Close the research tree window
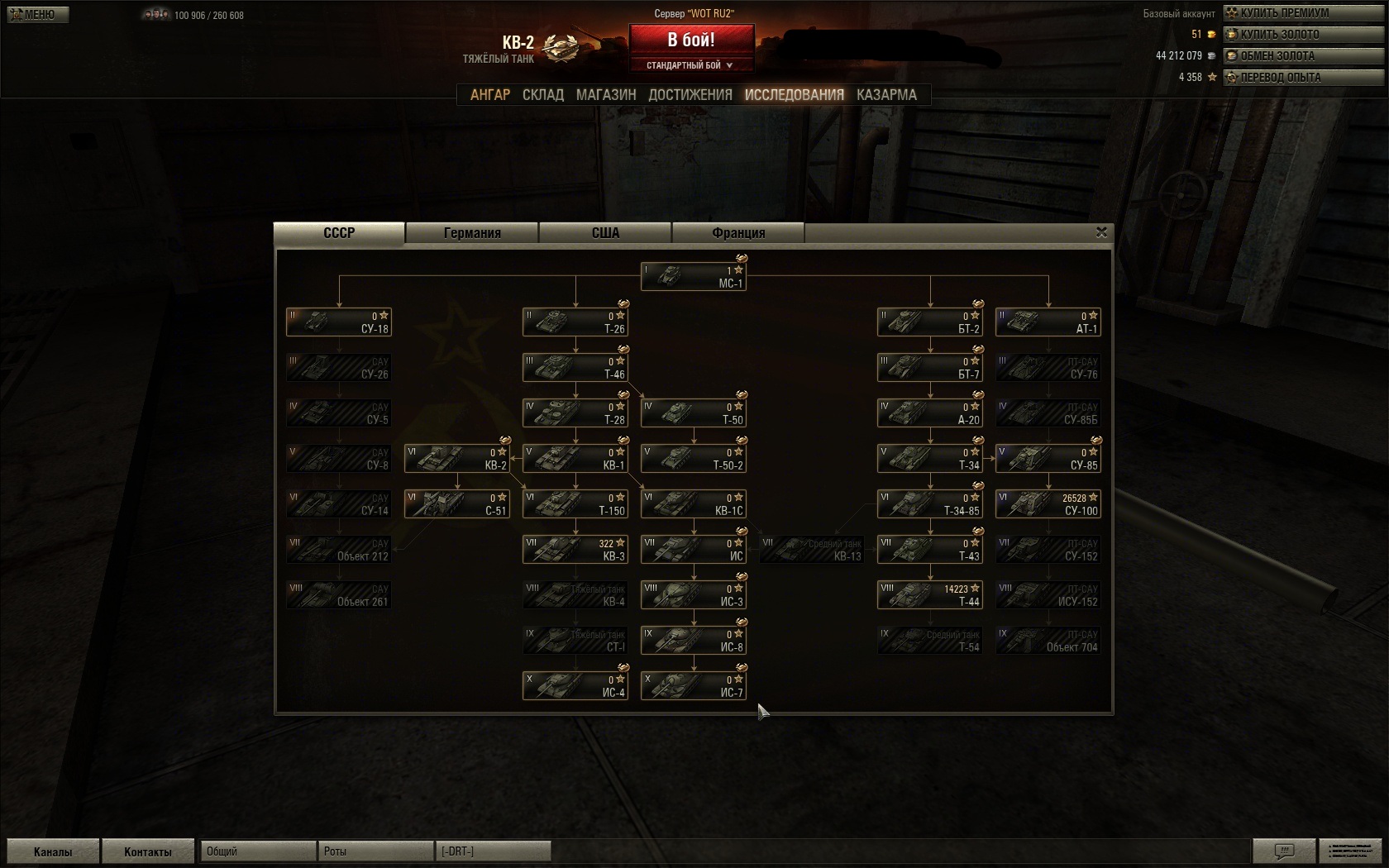1389x868 pixels. point(1101,232)
